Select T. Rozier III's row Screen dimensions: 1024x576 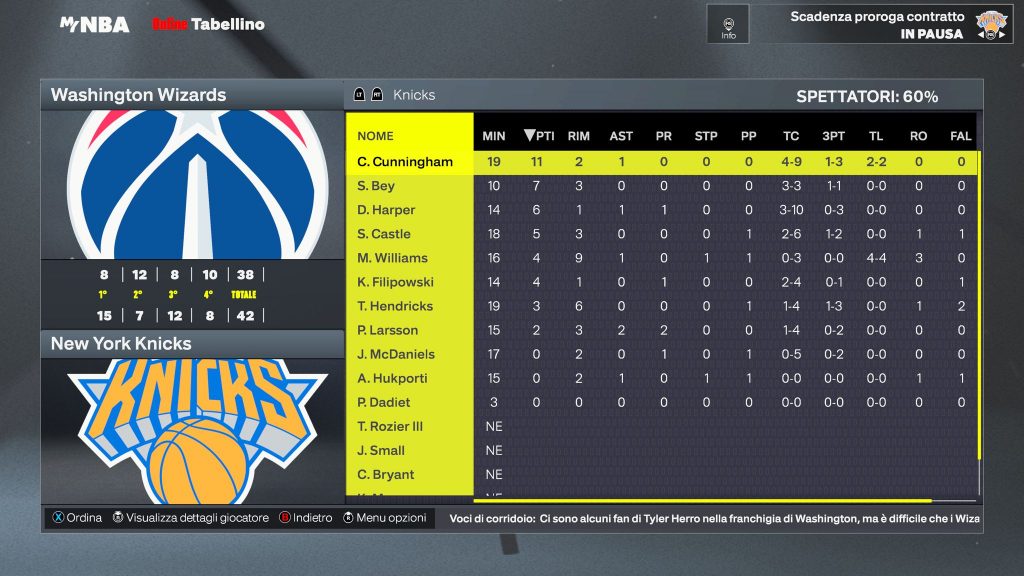click(390, 426)
